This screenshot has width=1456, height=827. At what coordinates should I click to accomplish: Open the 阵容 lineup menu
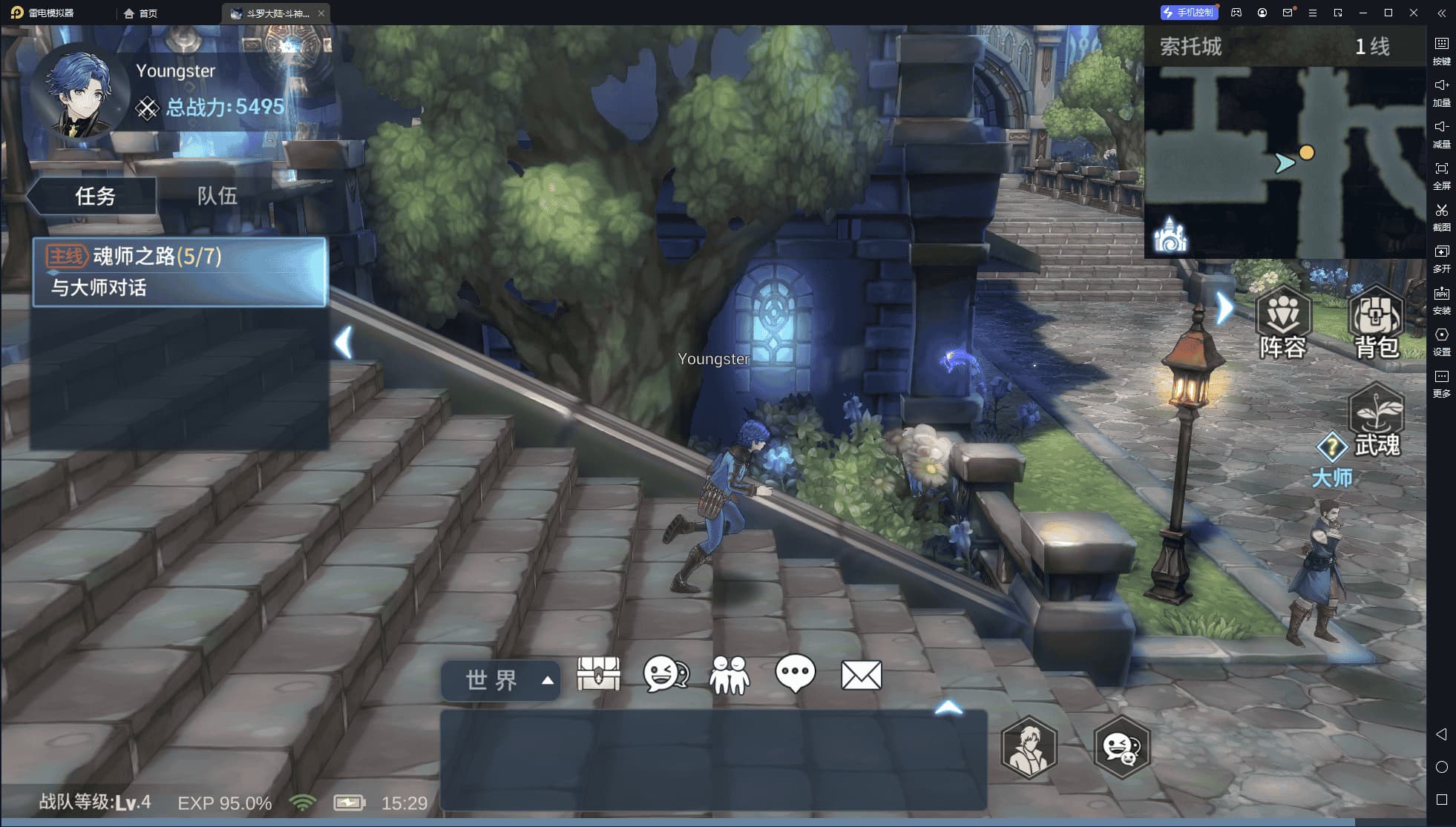(1283, 324)
